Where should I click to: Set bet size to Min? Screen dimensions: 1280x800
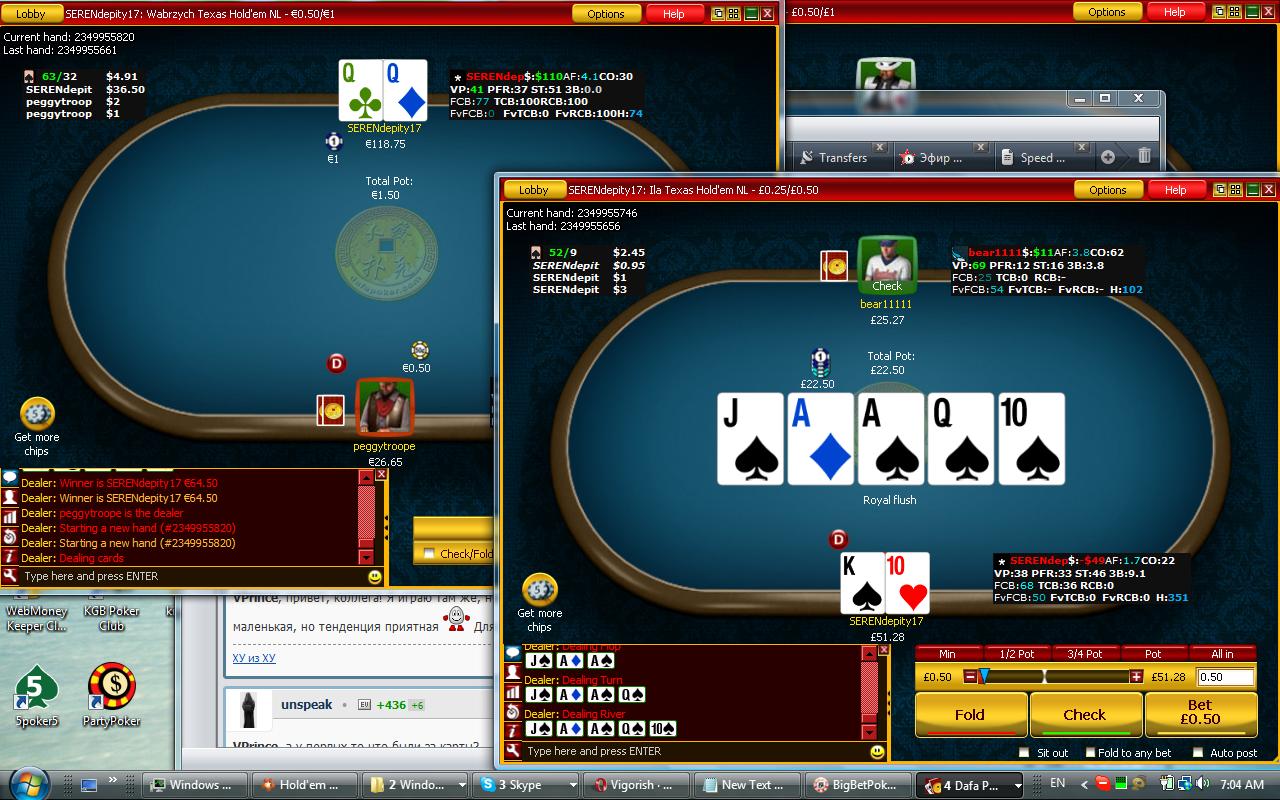946,654
